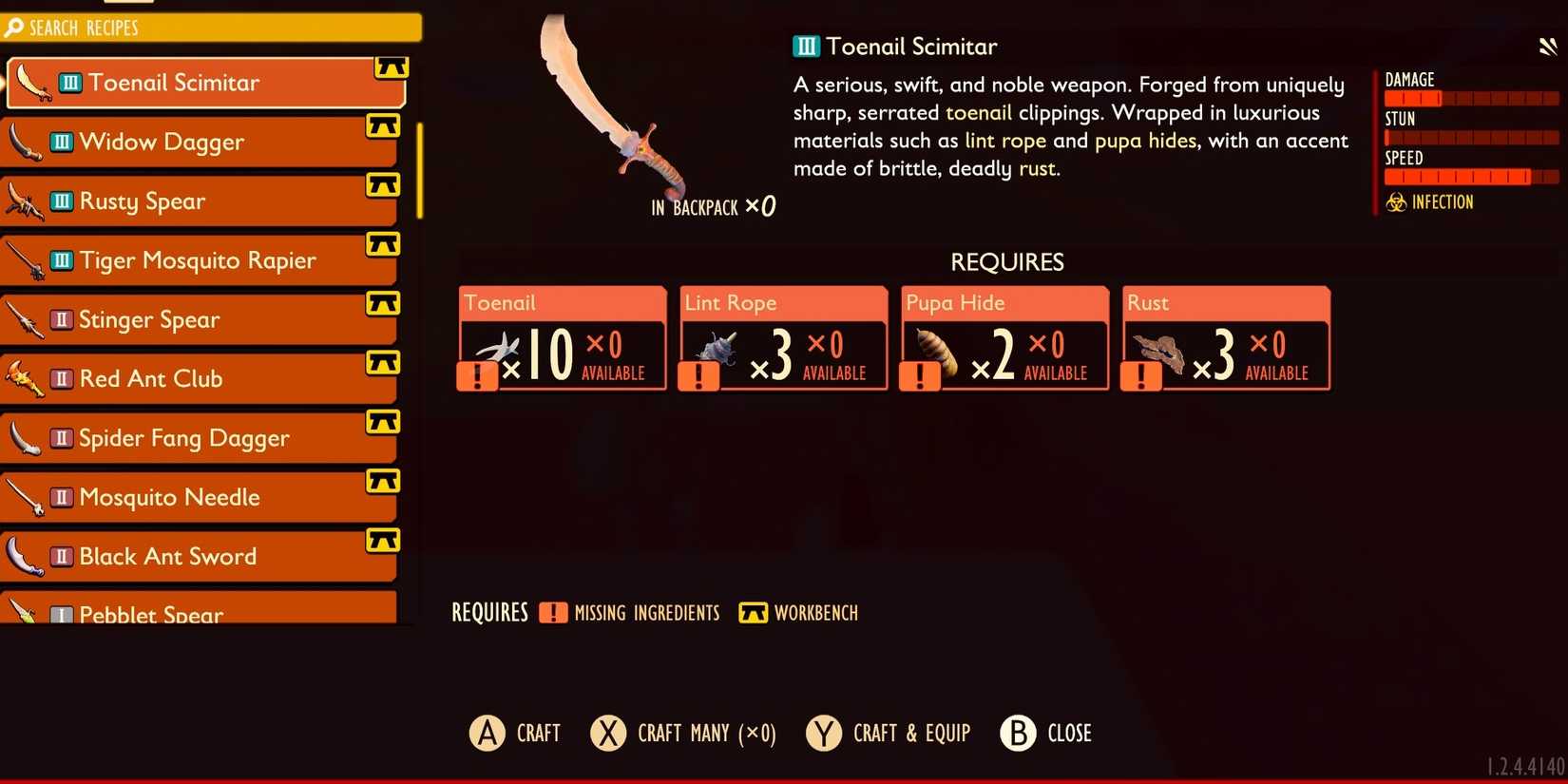The image size is (1568, 784).
Task: Toggle the missing ingredients indicator on Lint Rope
Action: tap(699, 374)
